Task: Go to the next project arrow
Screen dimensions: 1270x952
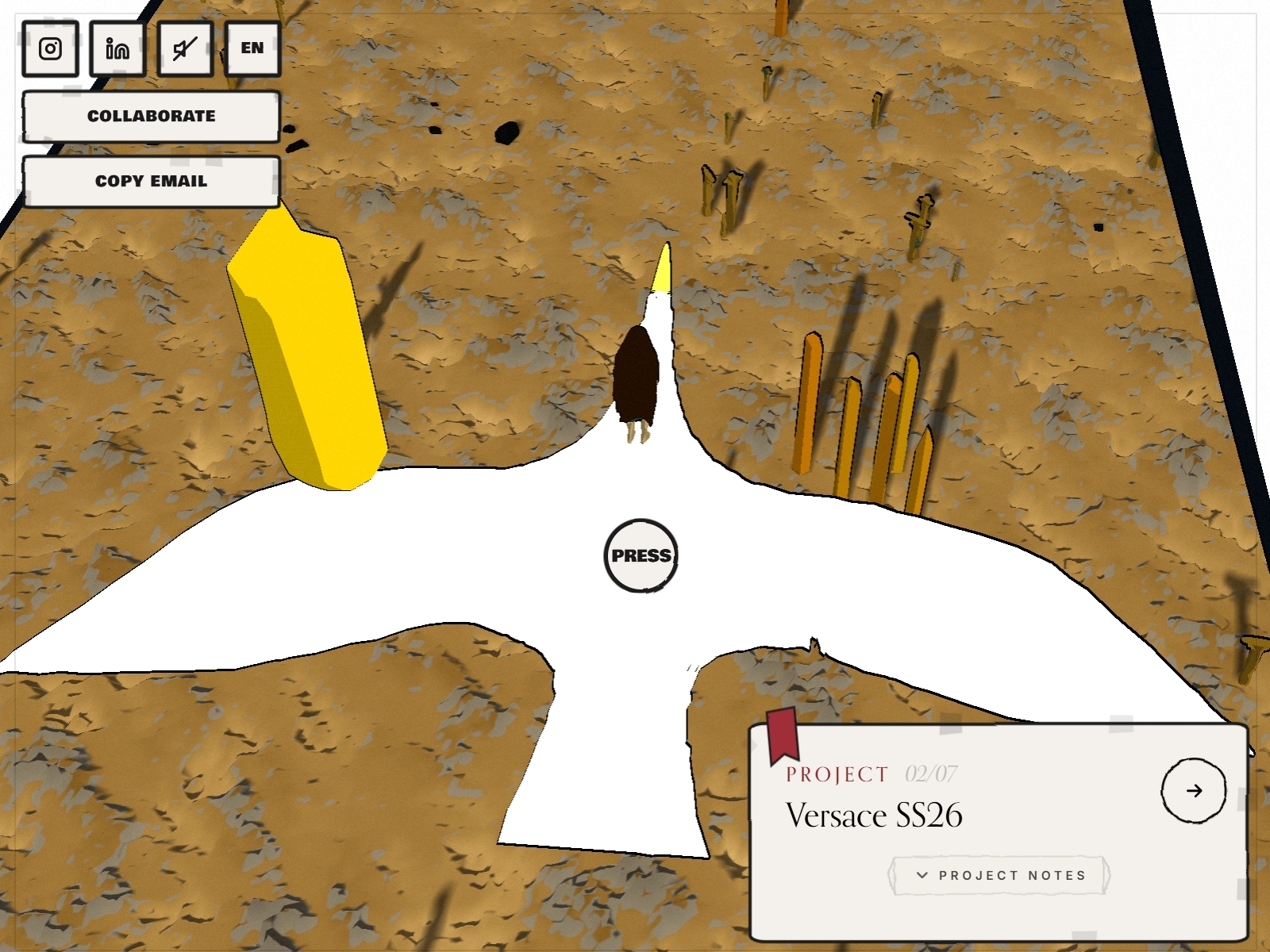Action: coord(1193,790)
